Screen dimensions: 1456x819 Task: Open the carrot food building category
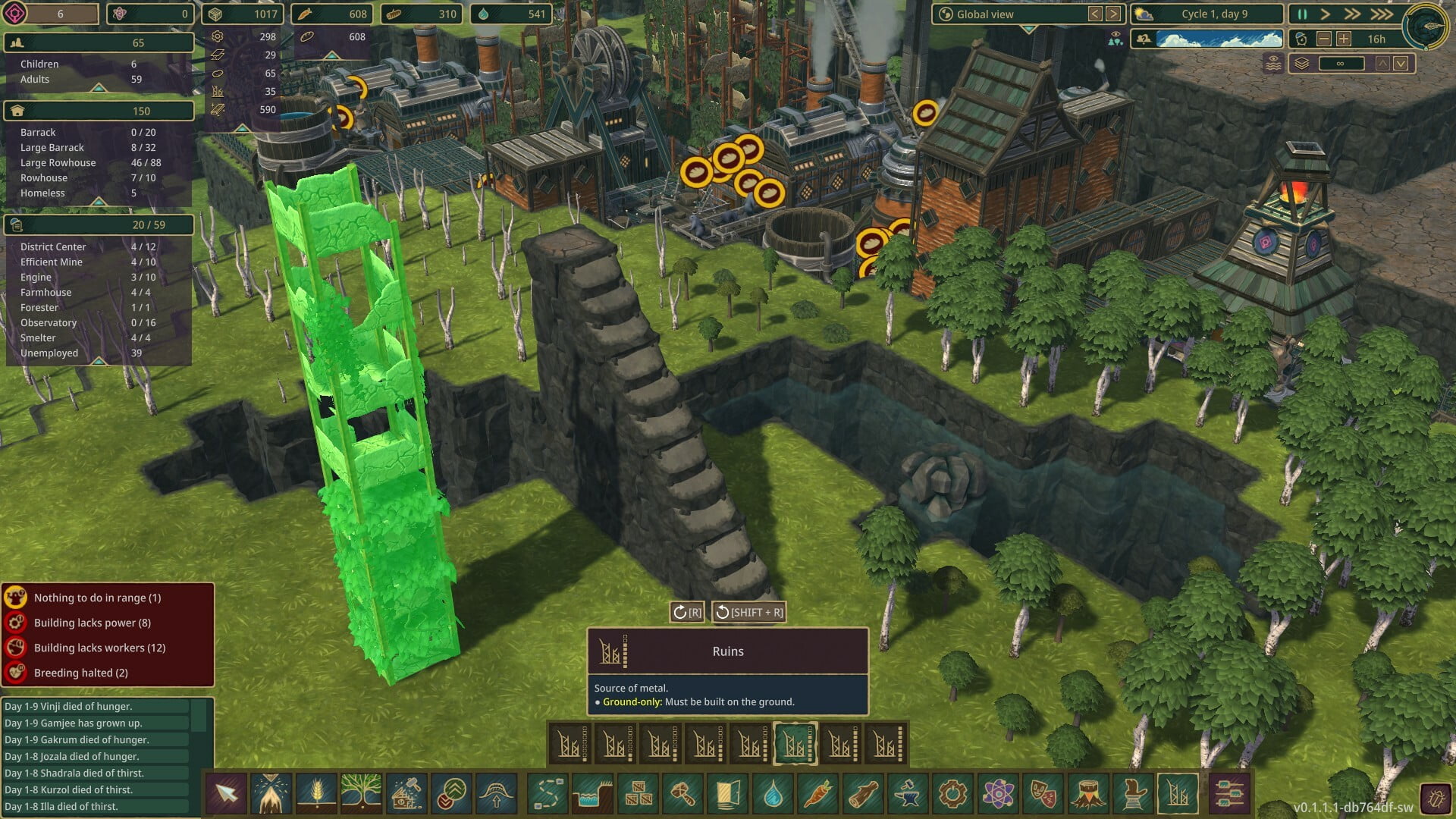click(817, 794)
